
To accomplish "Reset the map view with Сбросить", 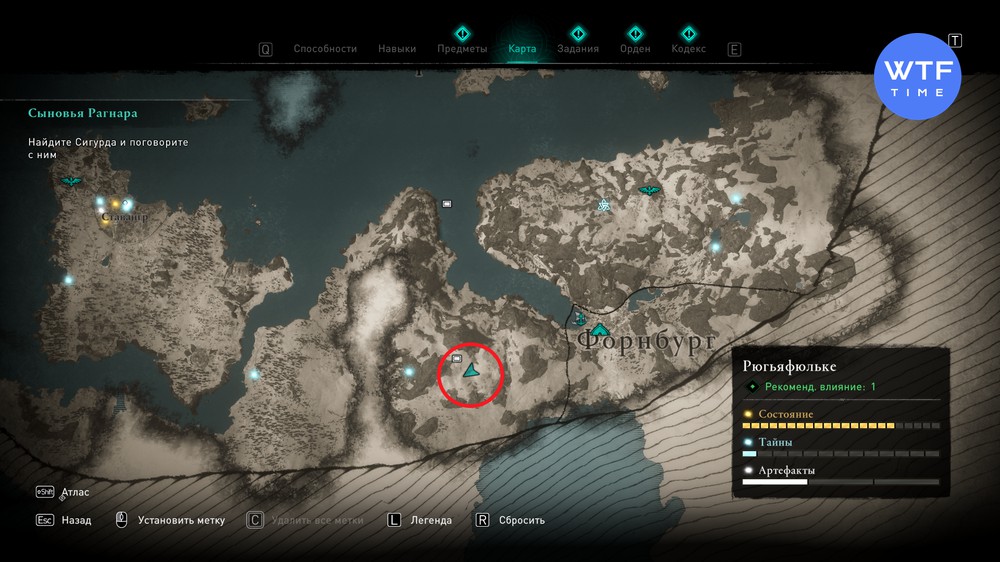I will pyautogui.click(x=522, y=520).
